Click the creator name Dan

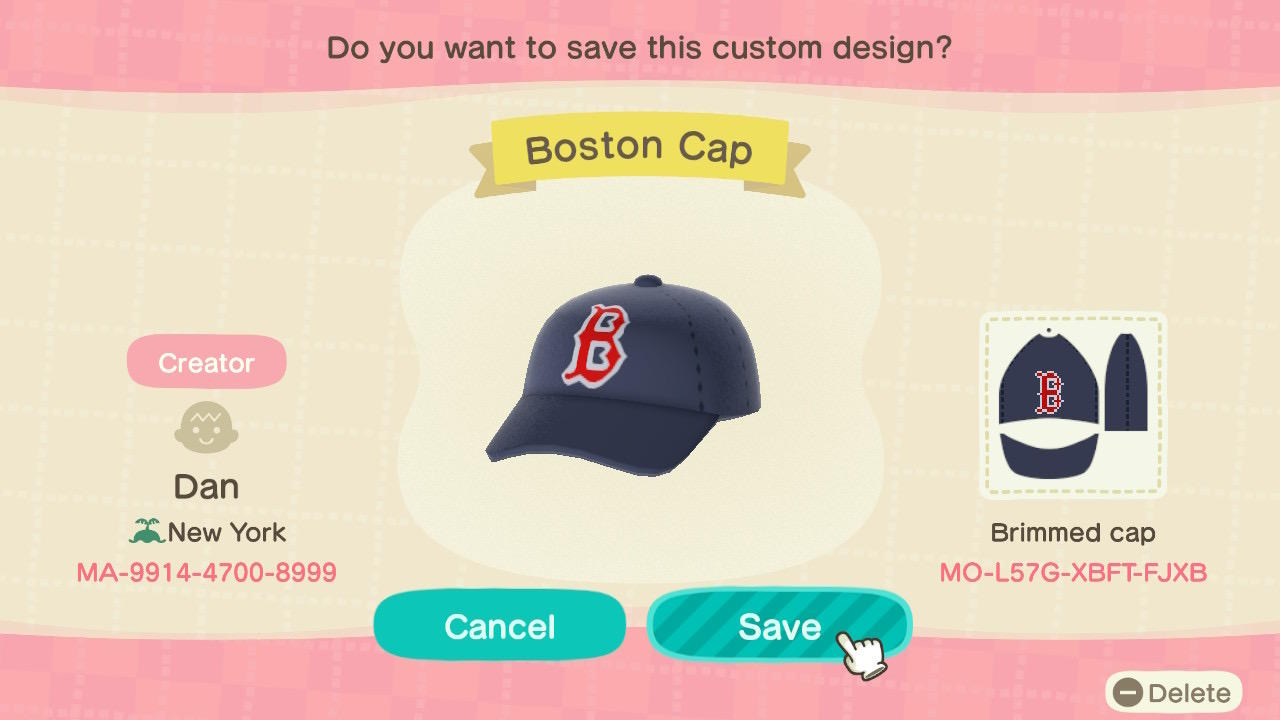click(x=206, y=486)
